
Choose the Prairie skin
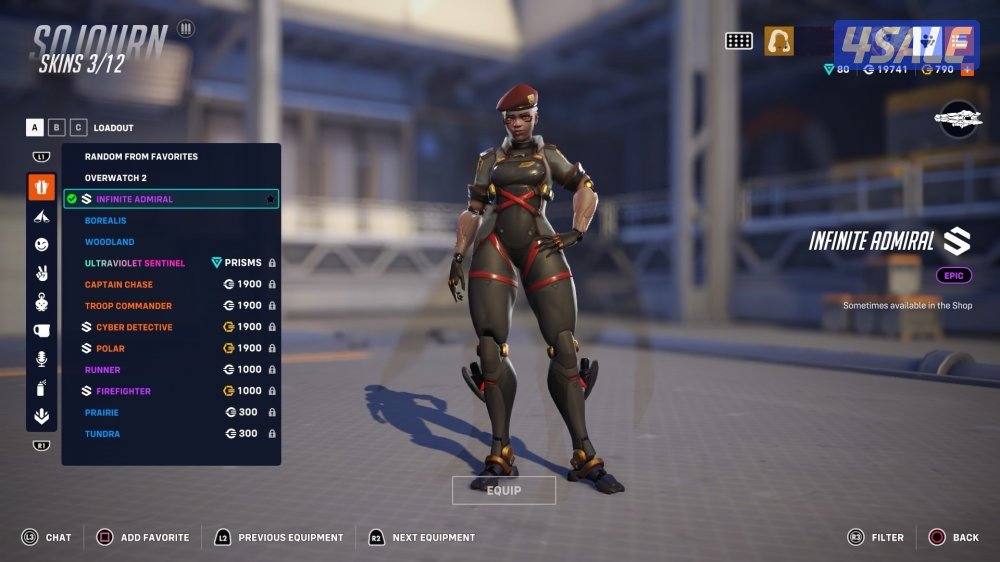(102, 413)
